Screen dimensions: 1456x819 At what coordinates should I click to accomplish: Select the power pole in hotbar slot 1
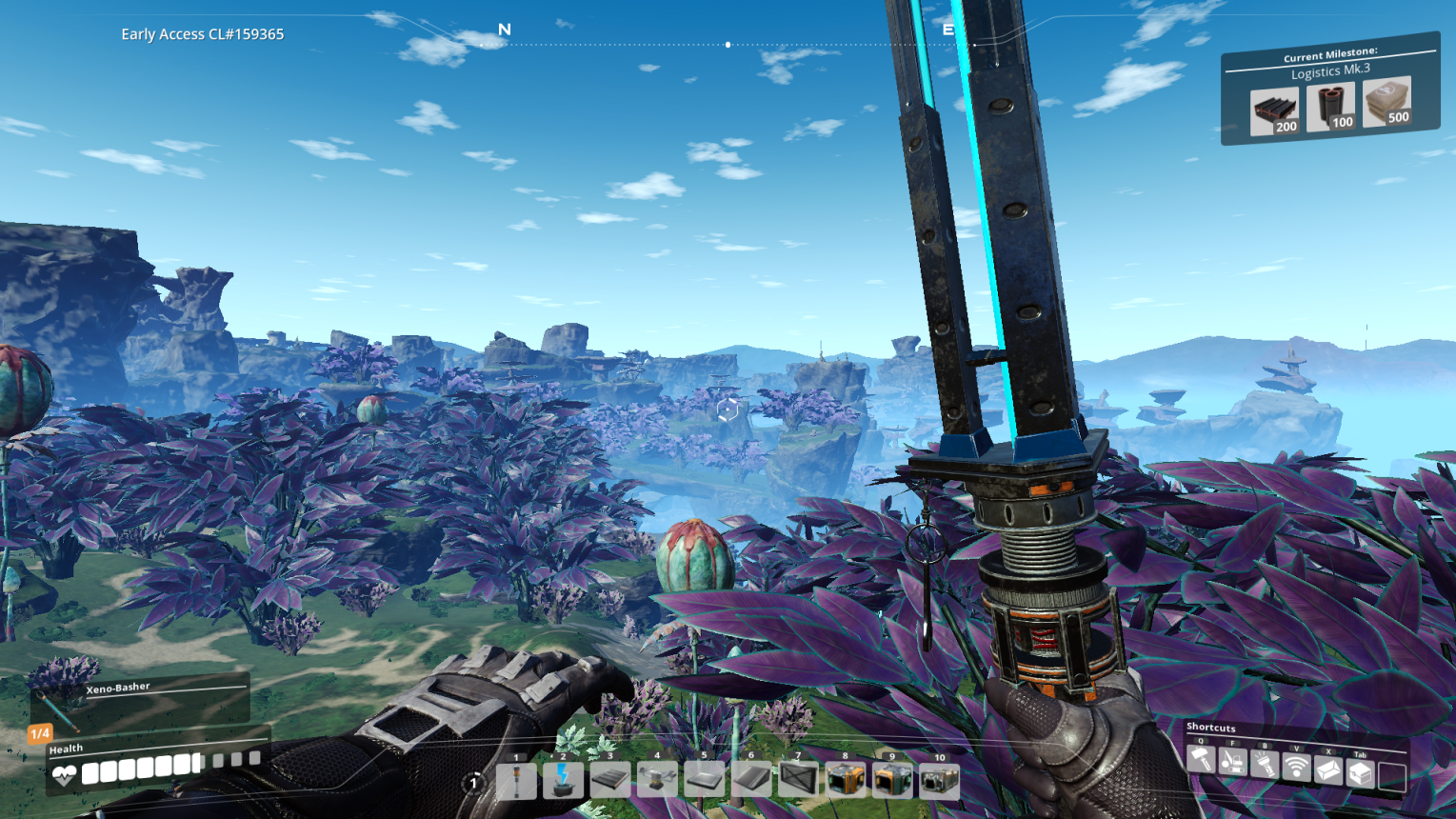click(x=516, y=781)
